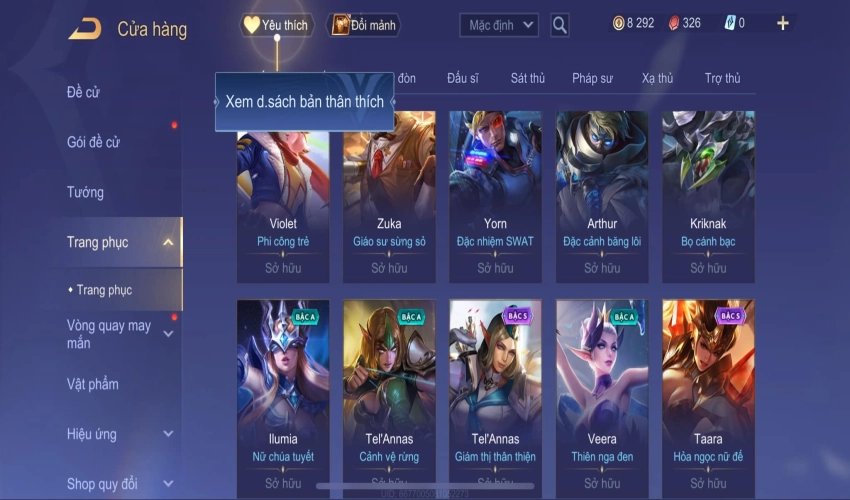Switch to the Sát thủ tab
The height and width of the screenshot is (500, 850).
click(x=527, y=78)
